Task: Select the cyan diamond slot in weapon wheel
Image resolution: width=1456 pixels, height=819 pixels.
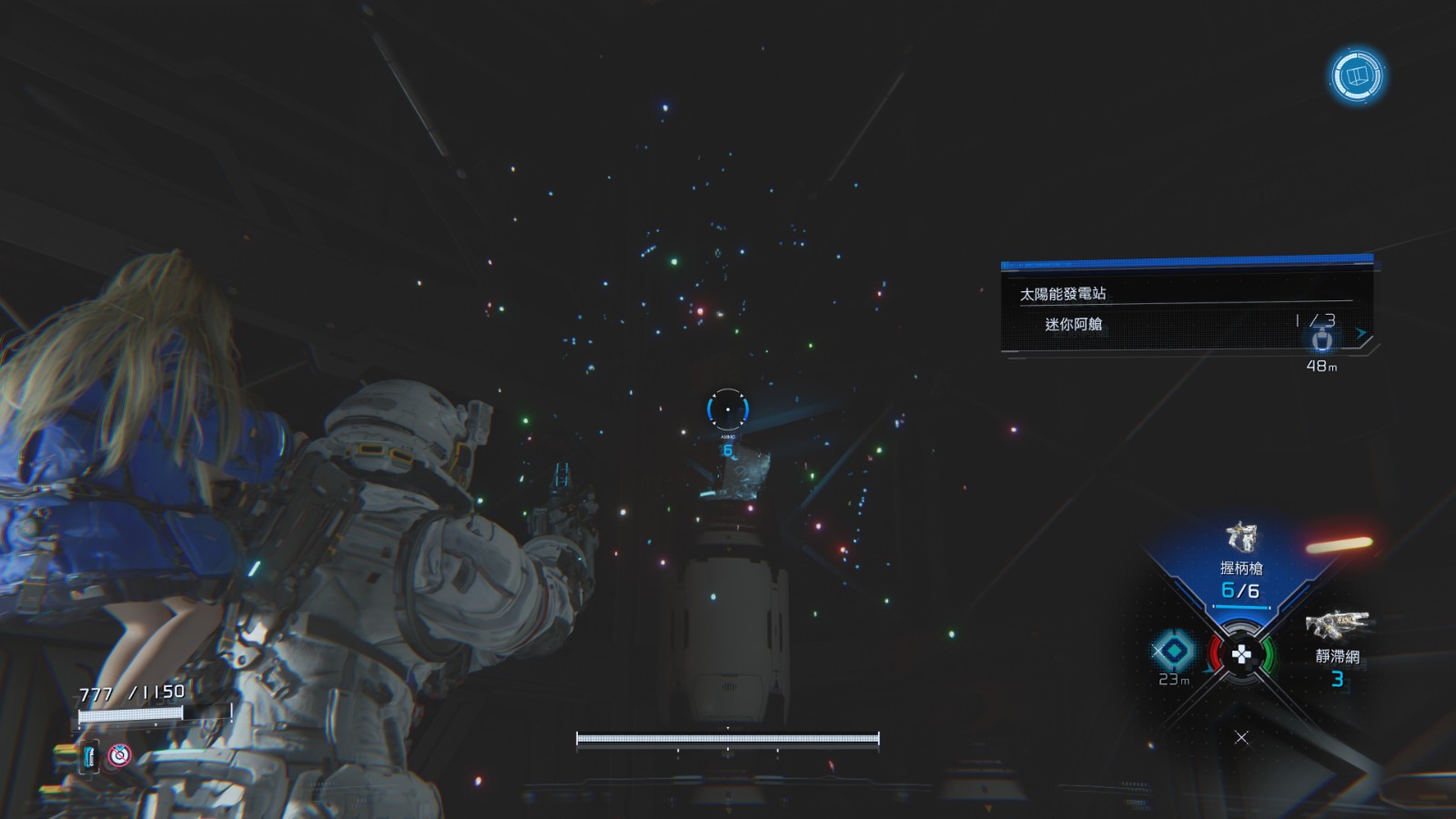Action: 1173,651
